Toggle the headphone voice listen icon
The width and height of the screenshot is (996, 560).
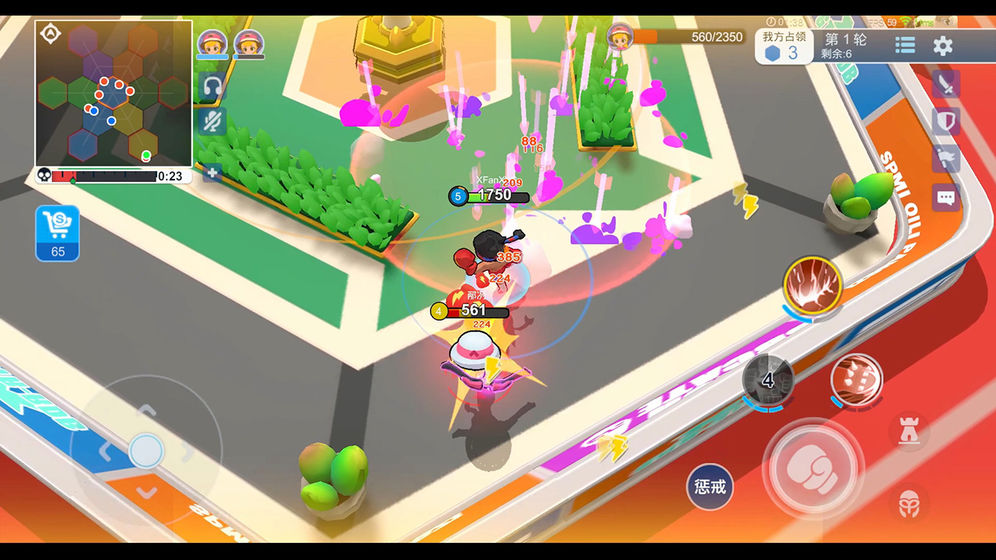point(211,86)
